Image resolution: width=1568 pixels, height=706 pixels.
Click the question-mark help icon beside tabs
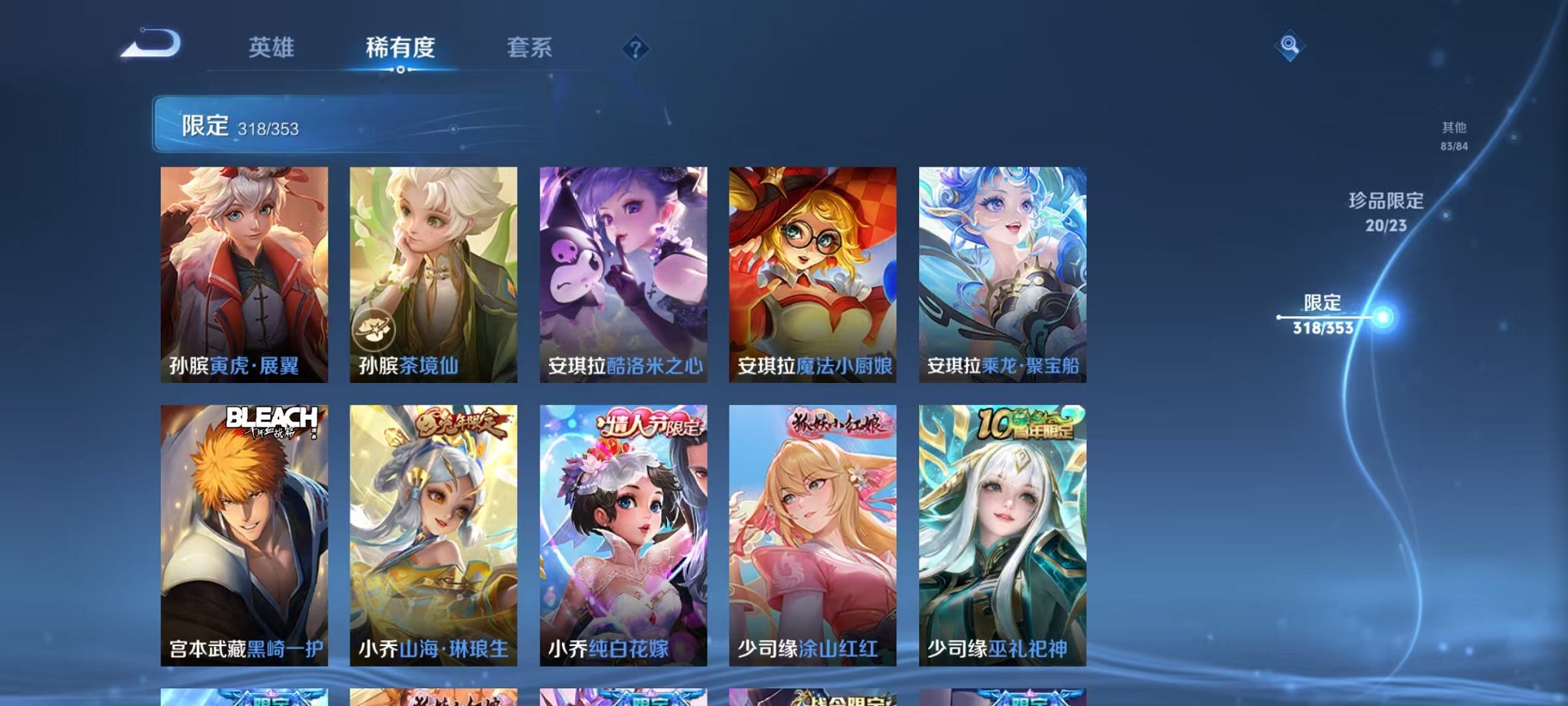[x=635, y=48]
